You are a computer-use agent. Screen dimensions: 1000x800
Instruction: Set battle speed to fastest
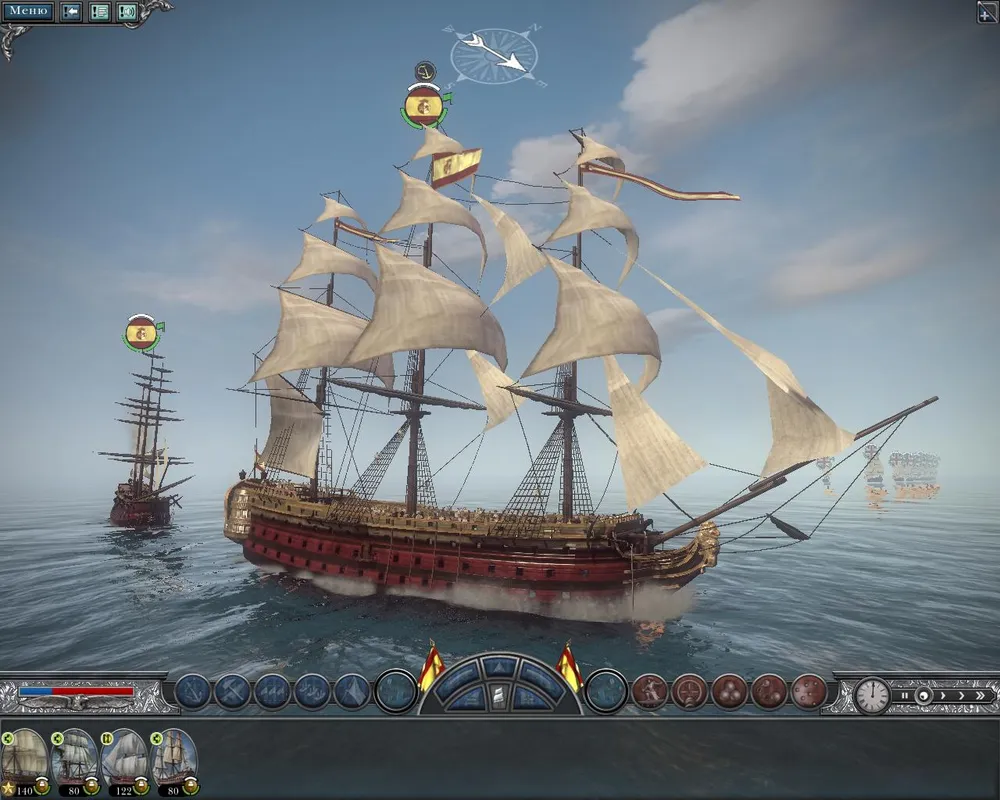tap(984, 695)
